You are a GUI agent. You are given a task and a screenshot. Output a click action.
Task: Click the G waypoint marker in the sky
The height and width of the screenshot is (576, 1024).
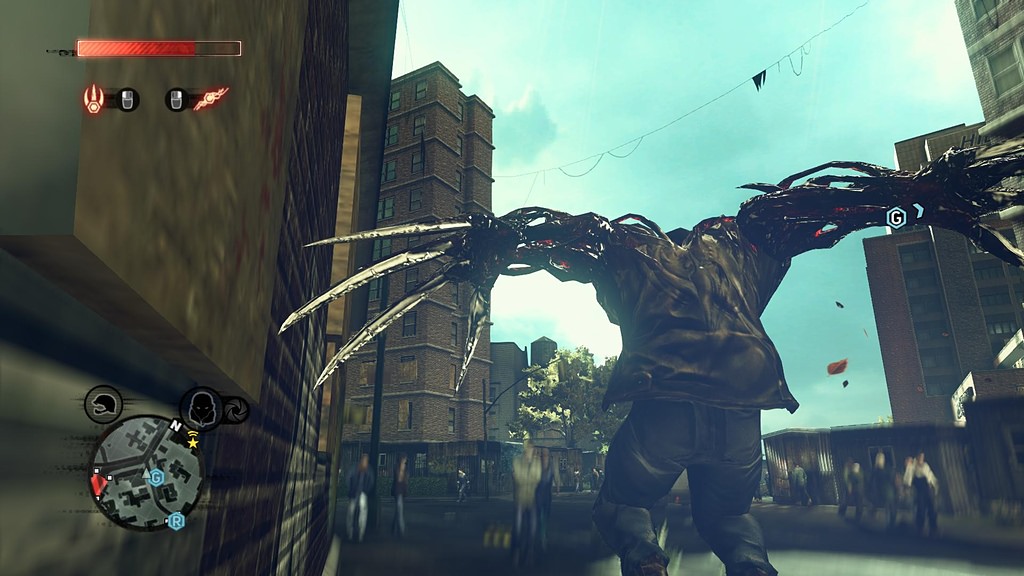897,217
